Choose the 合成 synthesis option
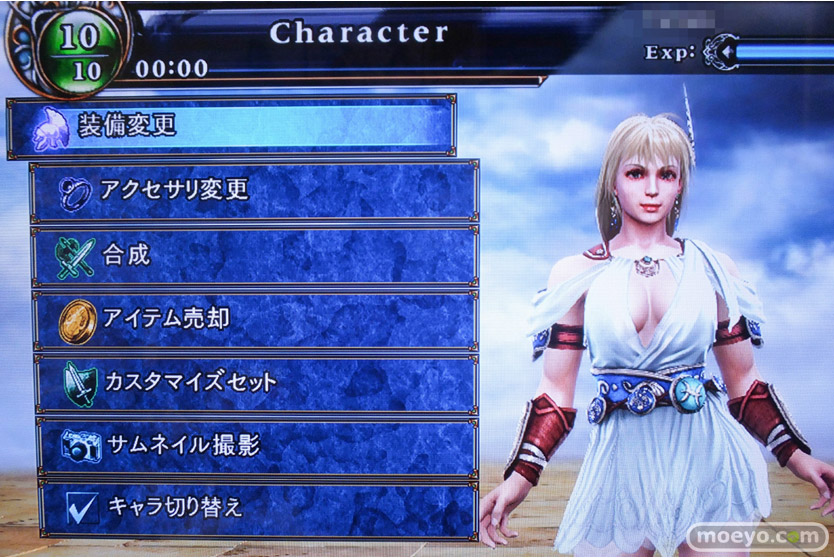The height and width of the screenshot is (558, 834). 254,255
